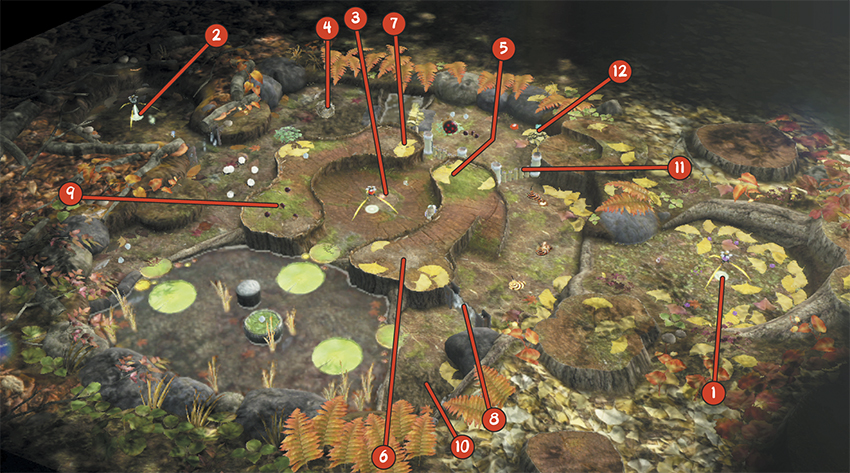The image size is (850, 473).
Task: Choose map marker number 3
Action: [354, 18]
